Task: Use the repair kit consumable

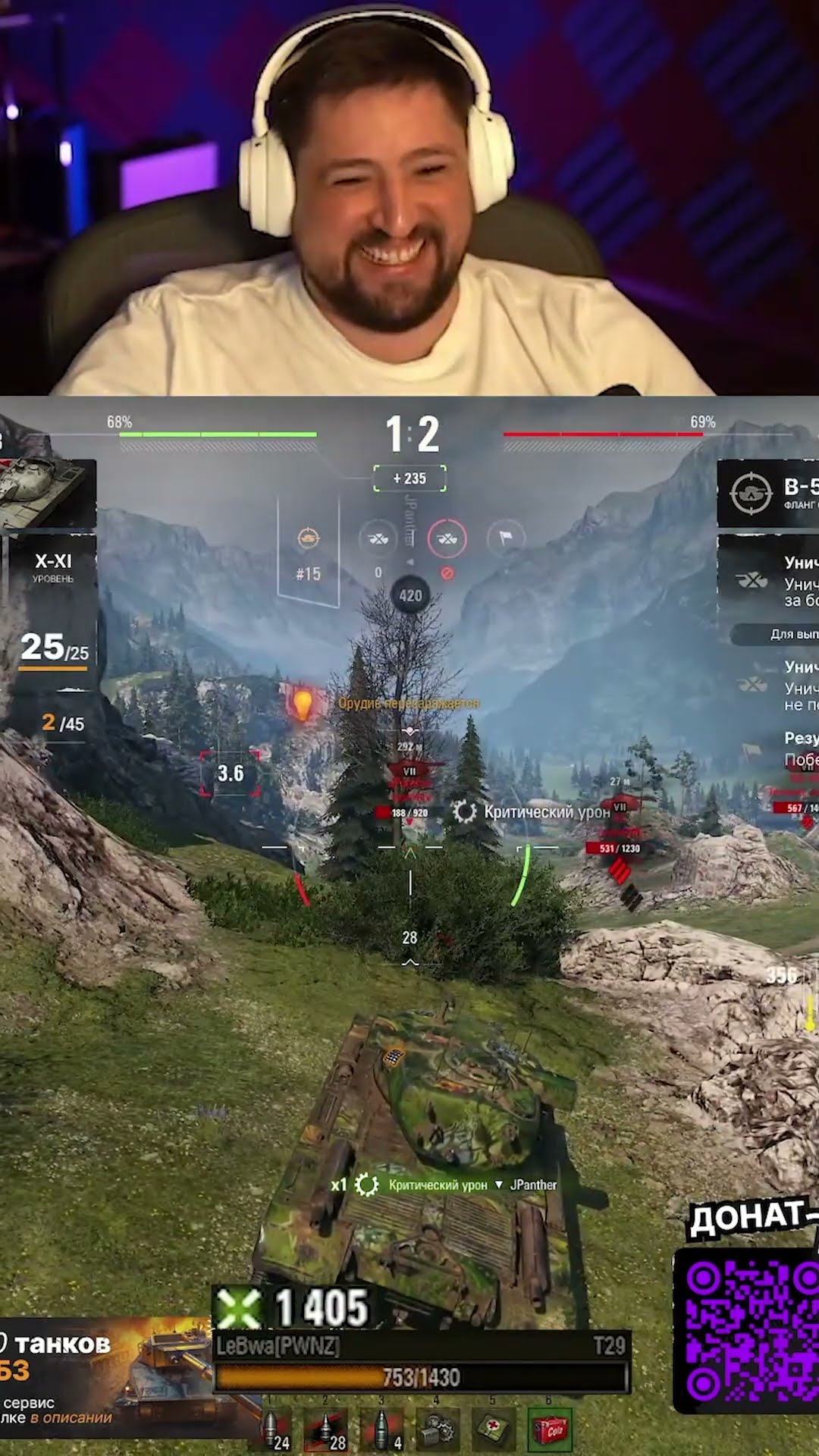Action: click(x=438, y=1429)
